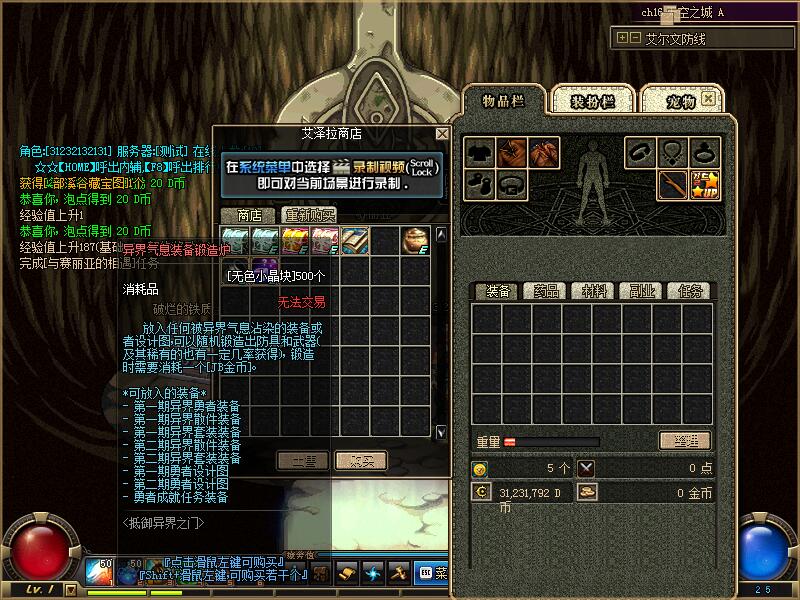Click the 出售 sell button
Viewport: 800px width, 600px height.
[302, 460]
